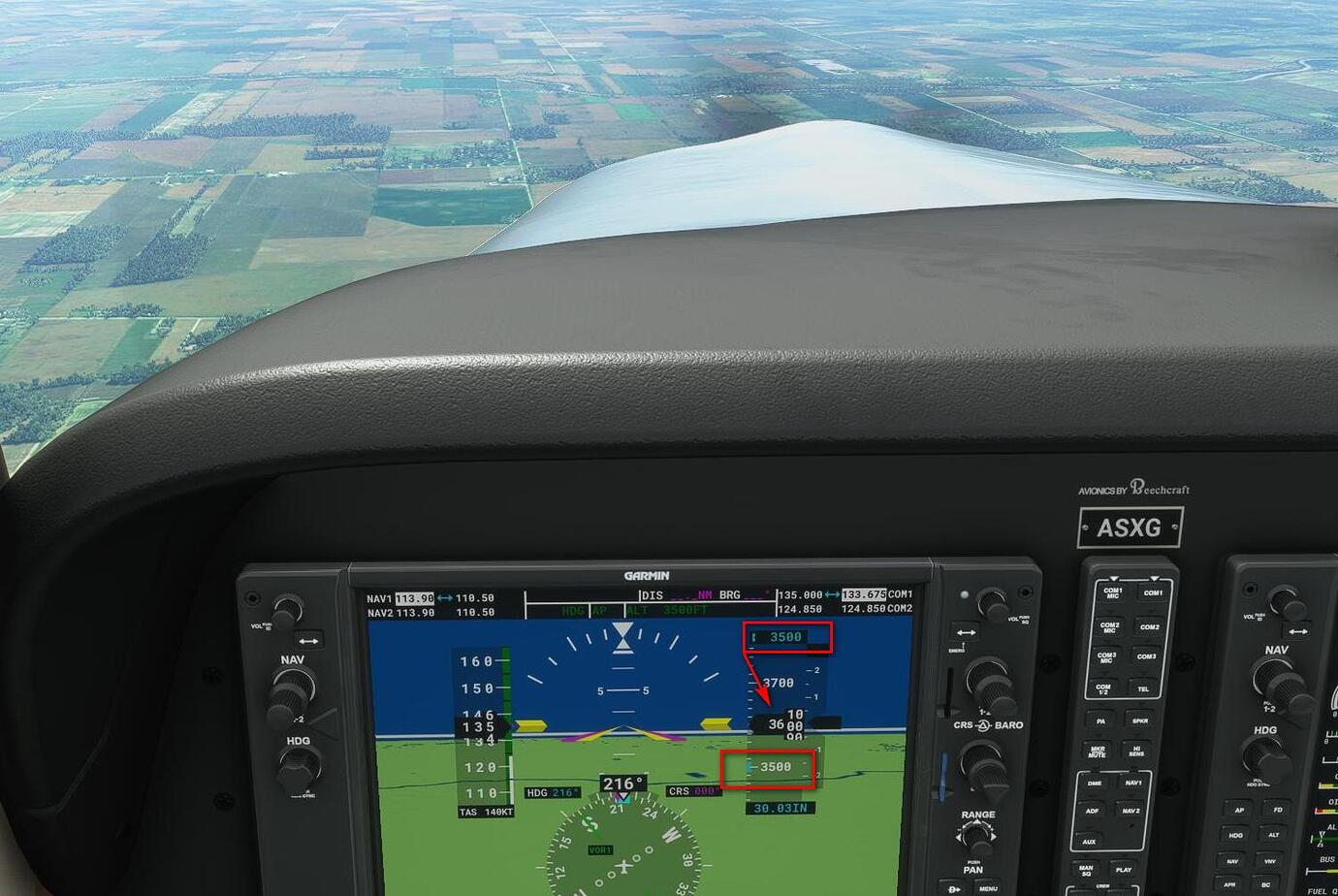Toggle COM1 MIC on the audio panel
The image size is (1338, 896).
1112,592
